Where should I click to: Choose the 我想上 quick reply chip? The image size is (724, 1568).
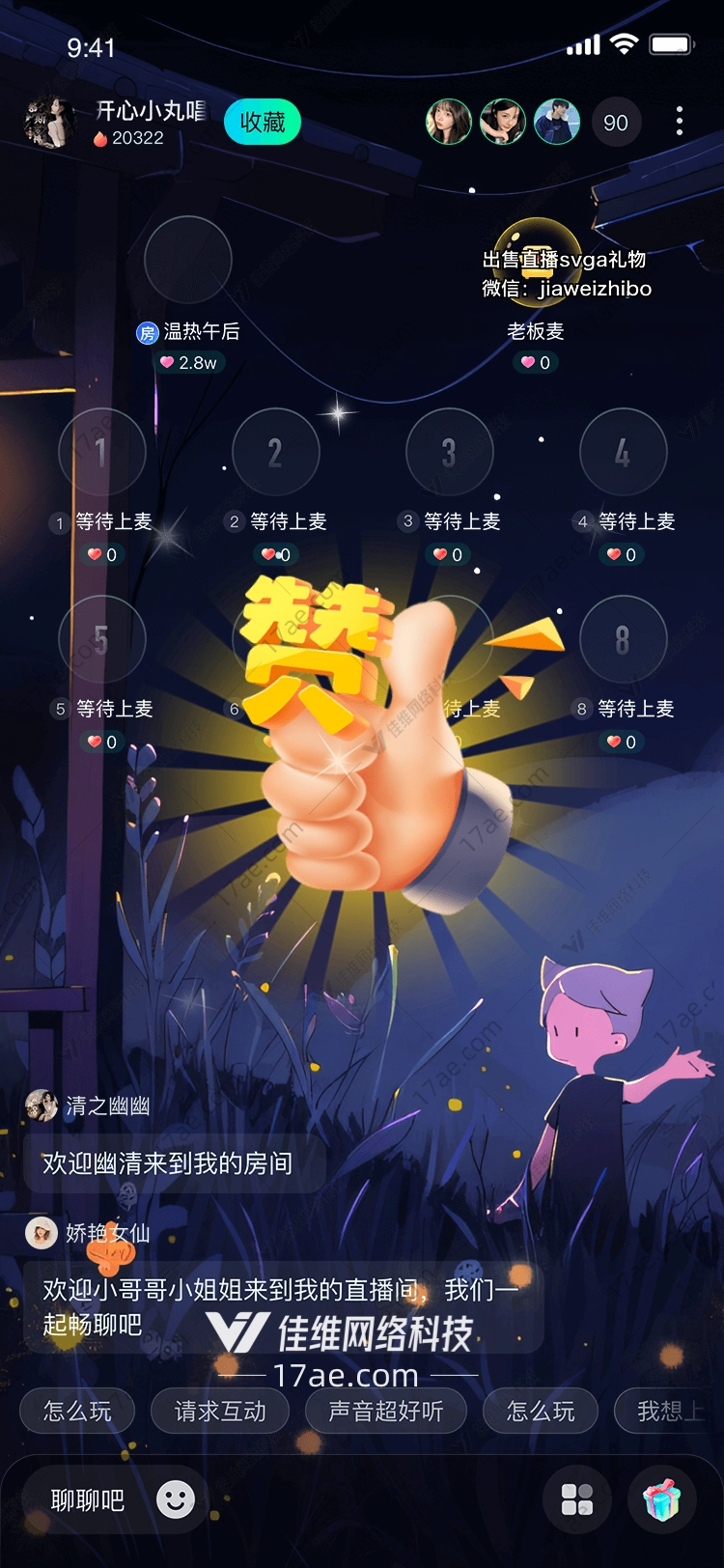tap(668, 1412)
